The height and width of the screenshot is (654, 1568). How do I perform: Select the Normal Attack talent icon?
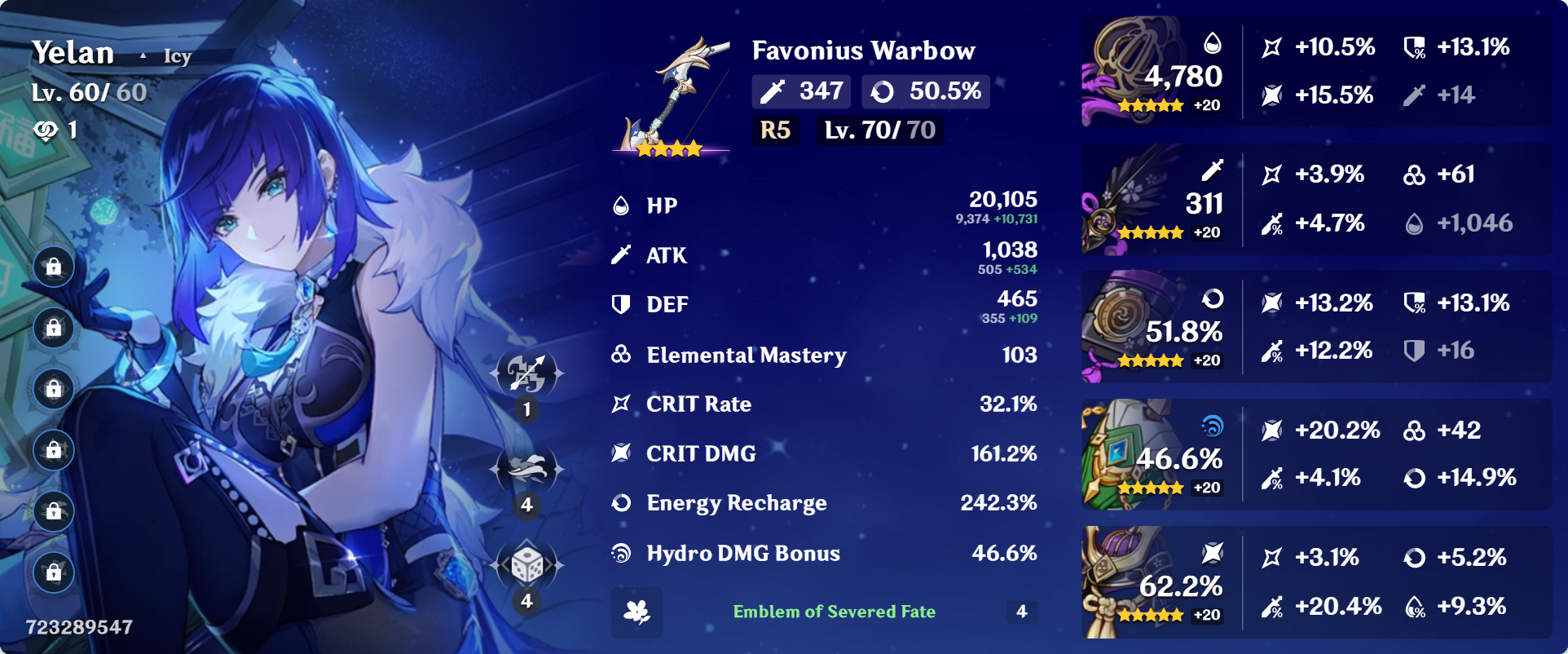pyautogui.click(x=526, y=372)
